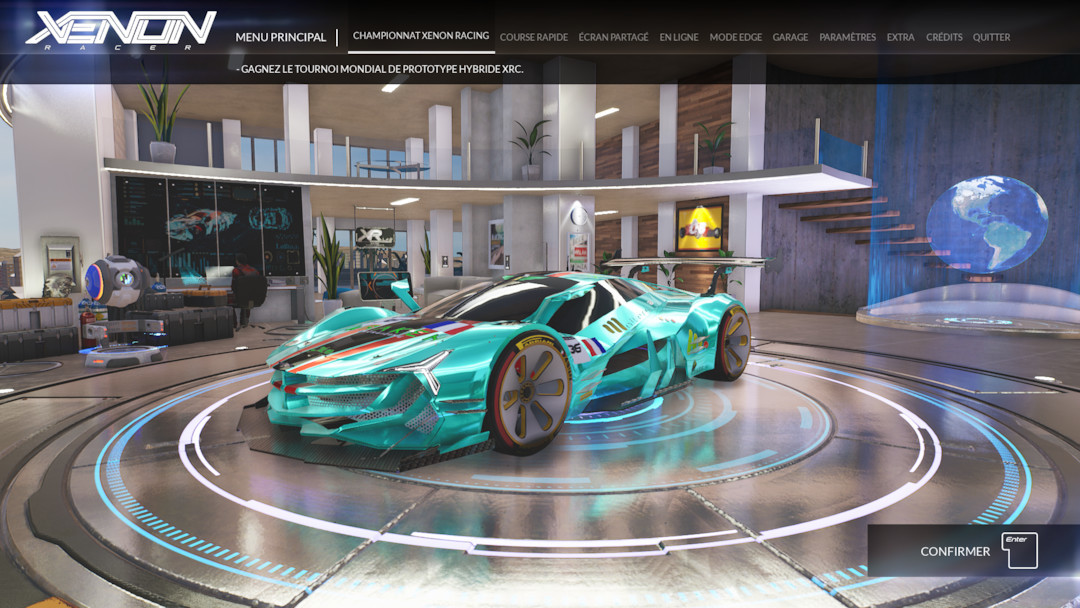Select Championnat Xenon Racing menu entry
This screenshot has height=608, width=1080.
click(x=421, y=36)
